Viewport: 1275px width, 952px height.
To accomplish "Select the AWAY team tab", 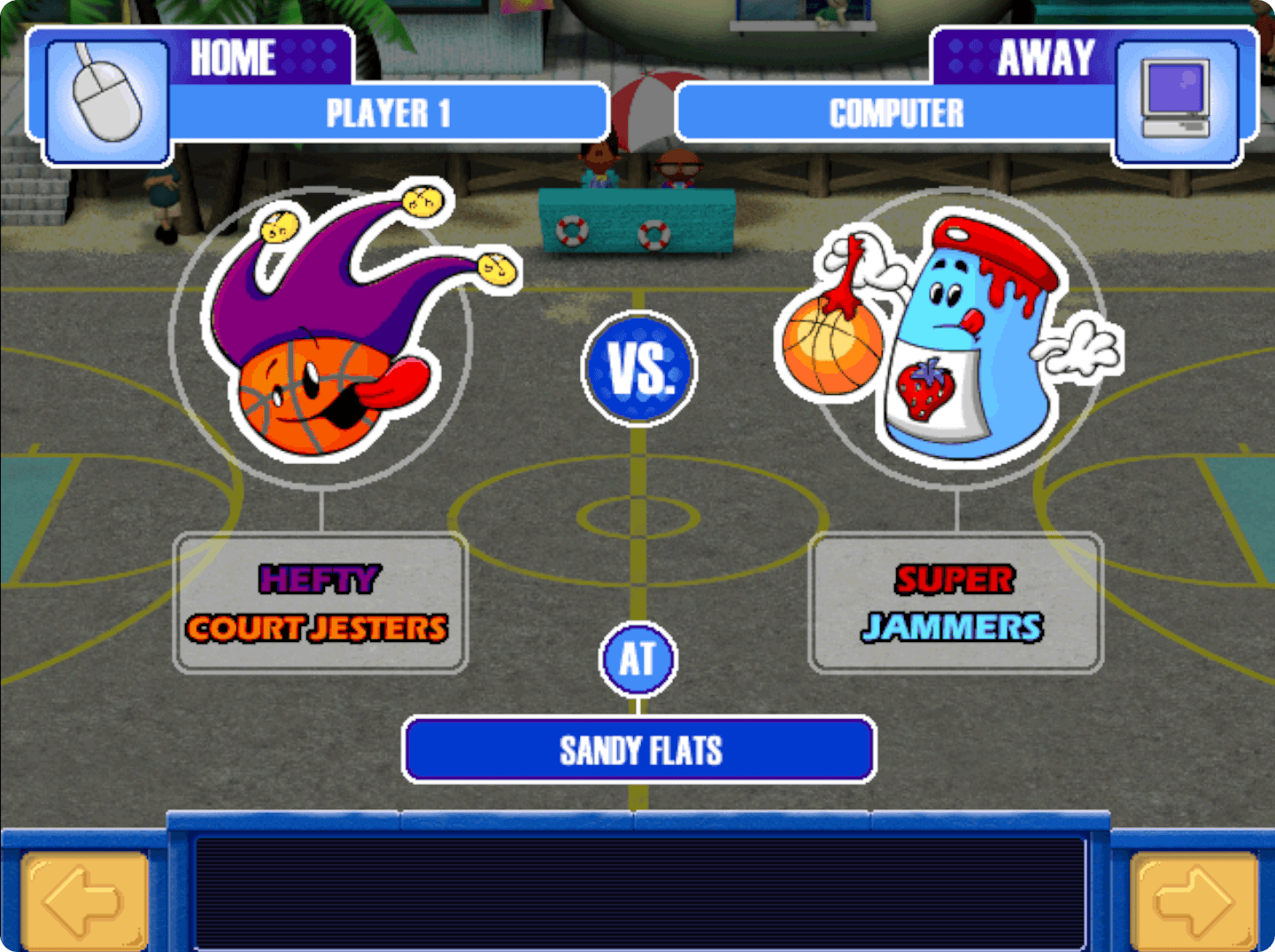I will tap(1045, 57).
